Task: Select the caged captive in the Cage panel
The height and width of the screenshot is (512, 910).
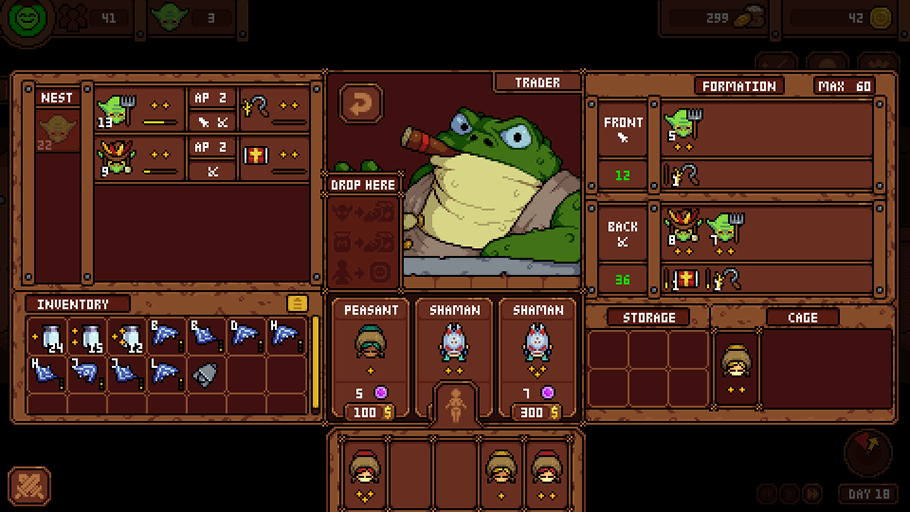Action: pos(735,368)
